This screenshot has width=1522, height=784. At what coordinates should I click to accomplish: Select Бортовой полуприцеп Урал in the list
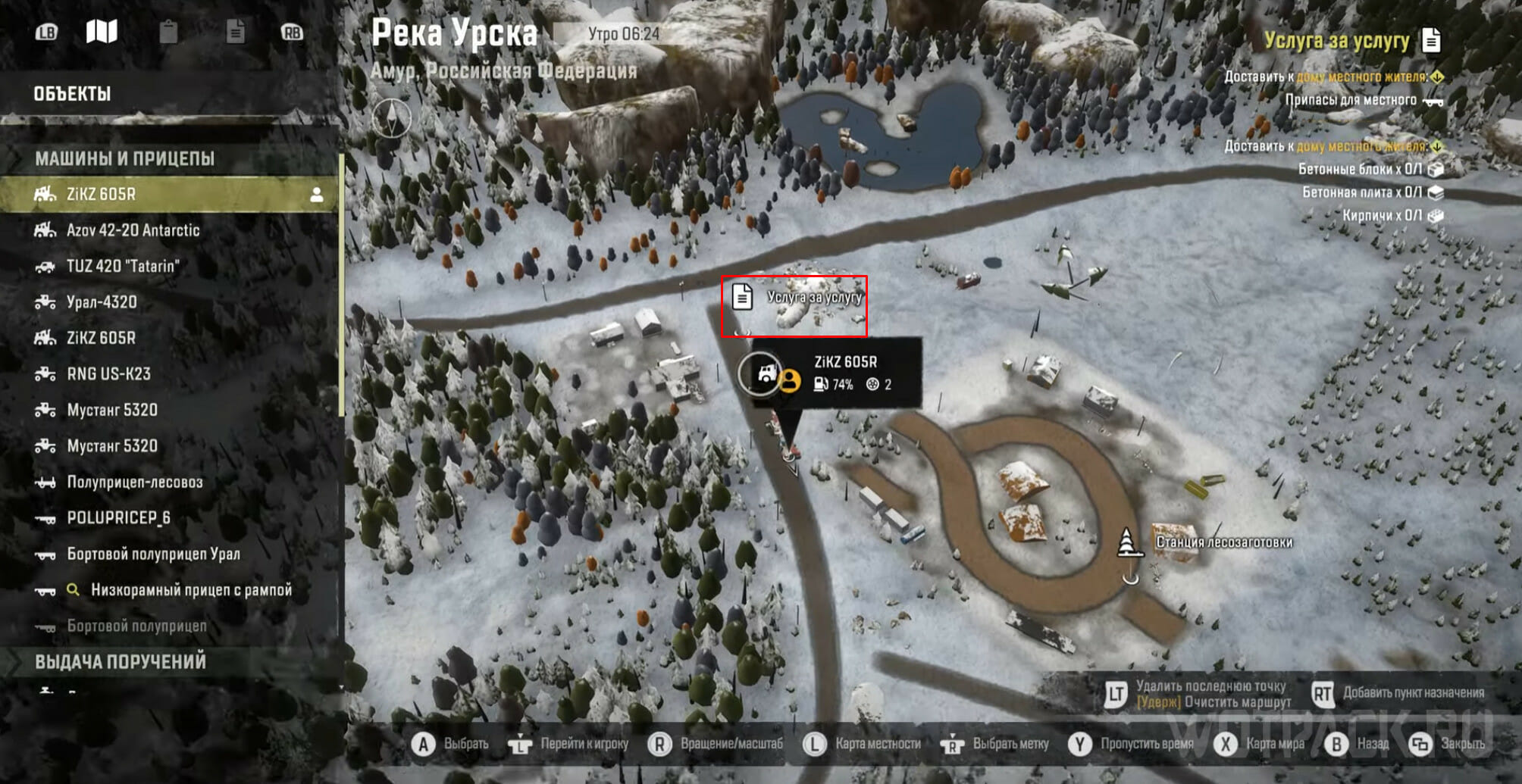click(x=153, y=554)
